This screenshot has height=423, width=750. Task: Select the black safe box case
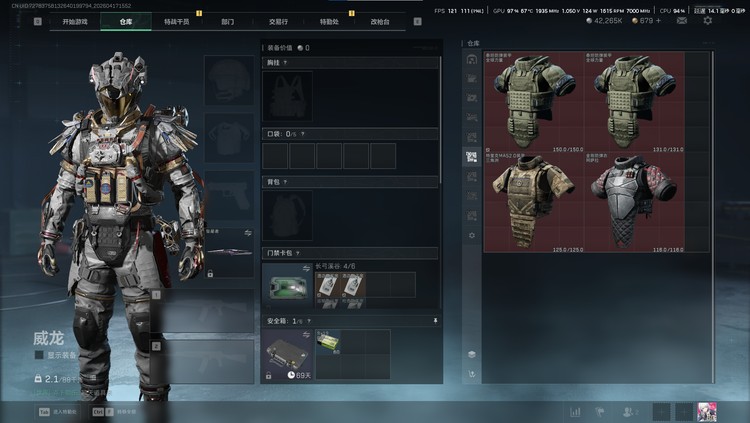(287, 353)
